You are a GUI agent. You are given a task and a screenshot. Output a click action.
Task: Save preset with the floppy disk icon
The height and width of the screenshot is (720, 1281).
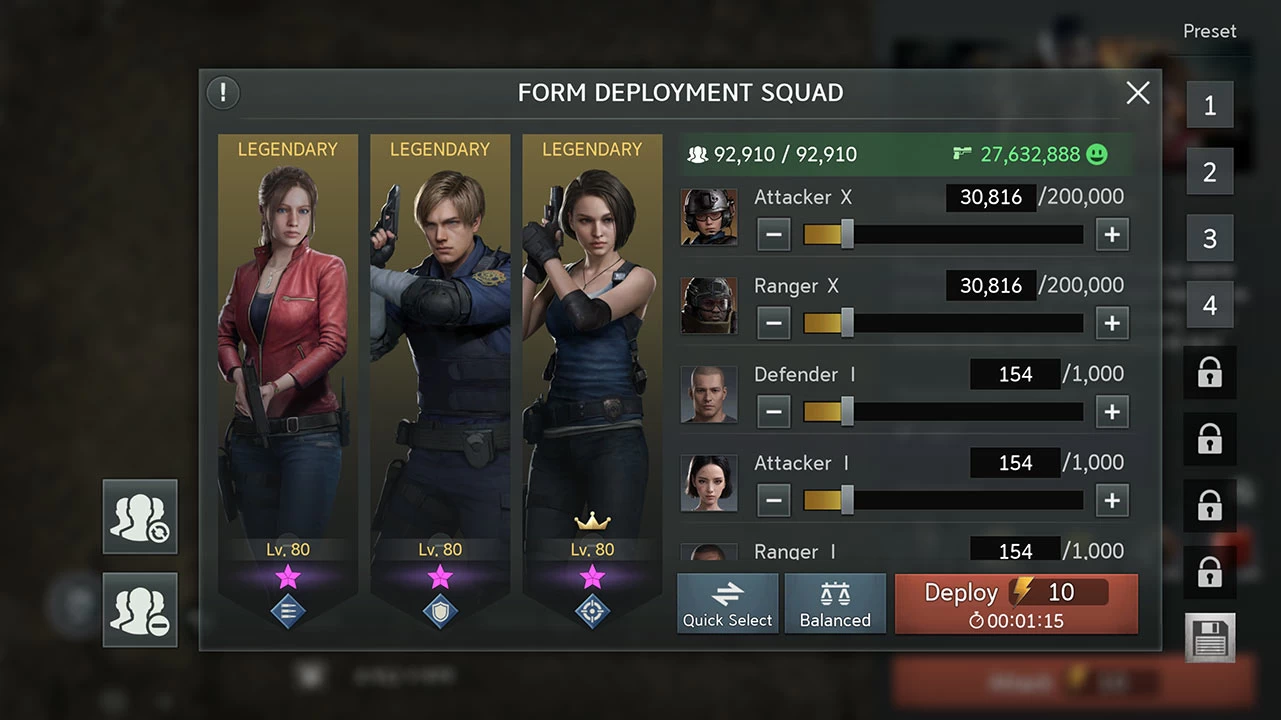[1210, 637]
